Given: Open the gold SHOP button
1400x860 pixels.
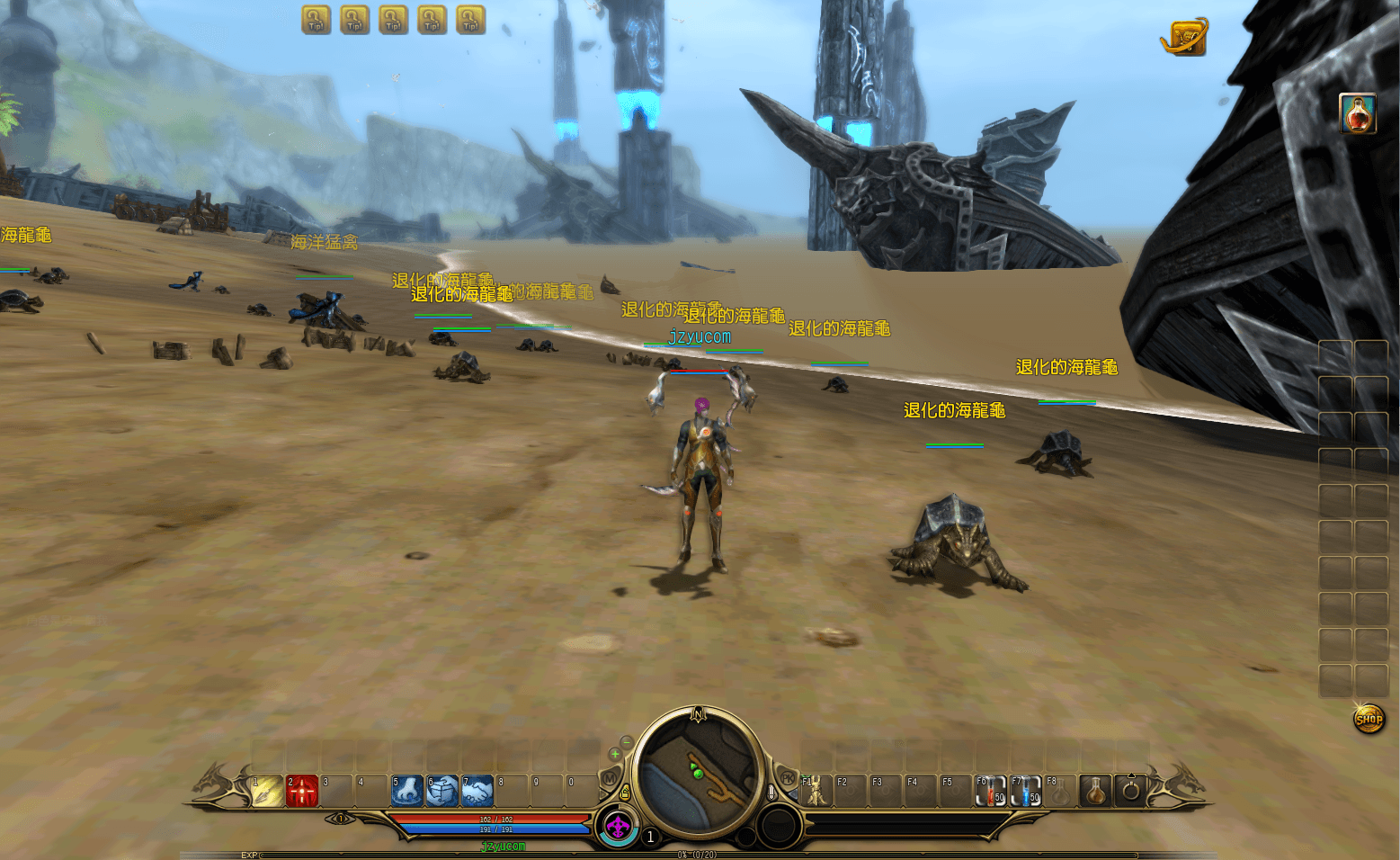Looking at the screenshot, I should [x=1369, y=719].
